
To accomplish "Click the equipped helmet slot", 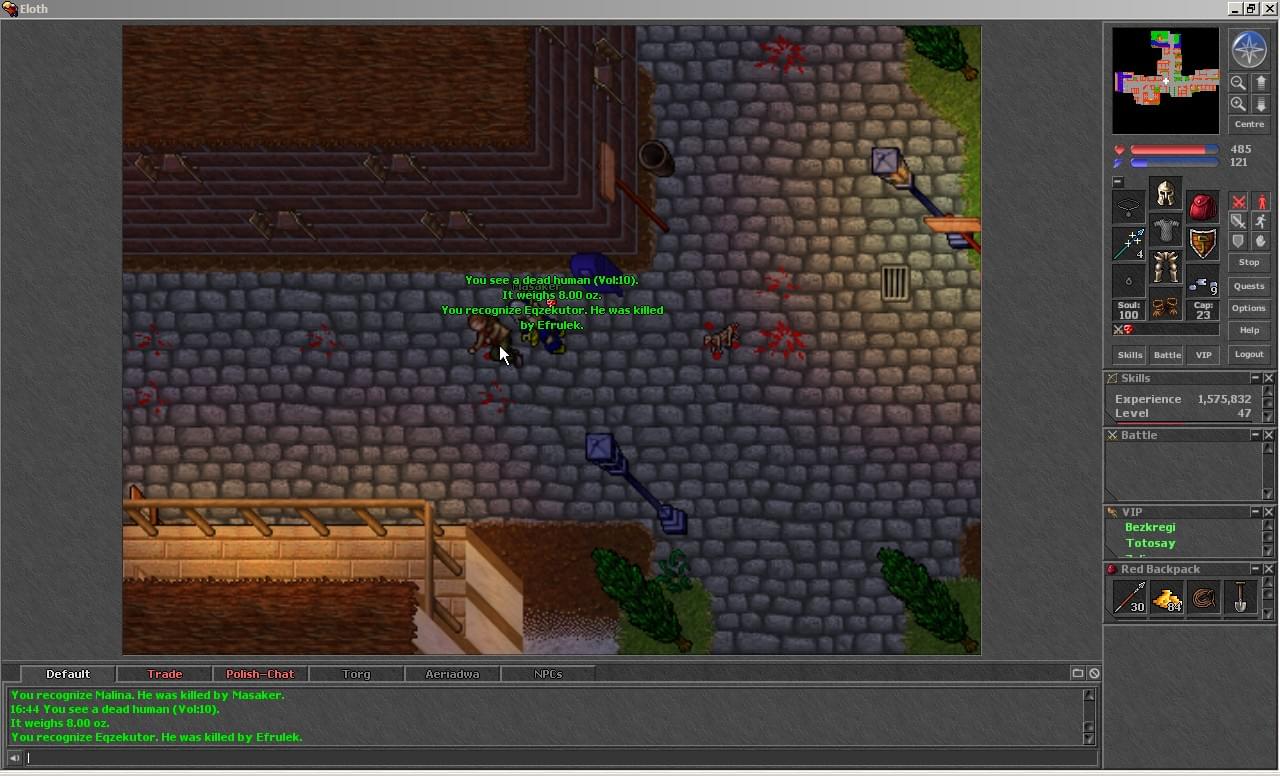I will pyautogui.click(x=1165, y=193).
